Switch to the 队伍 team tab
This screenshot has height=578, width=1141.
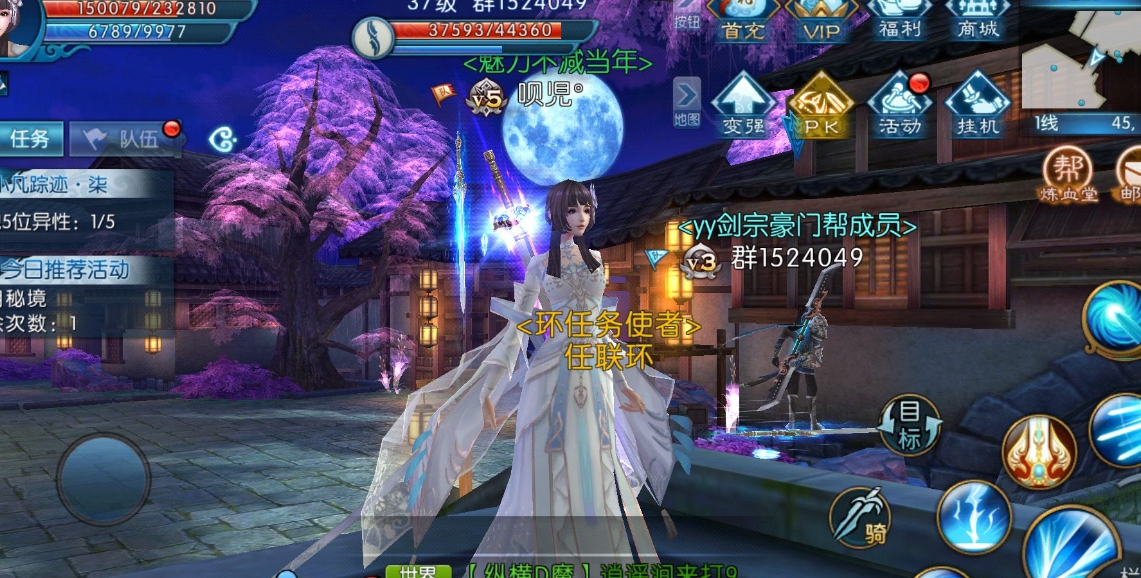126,139
